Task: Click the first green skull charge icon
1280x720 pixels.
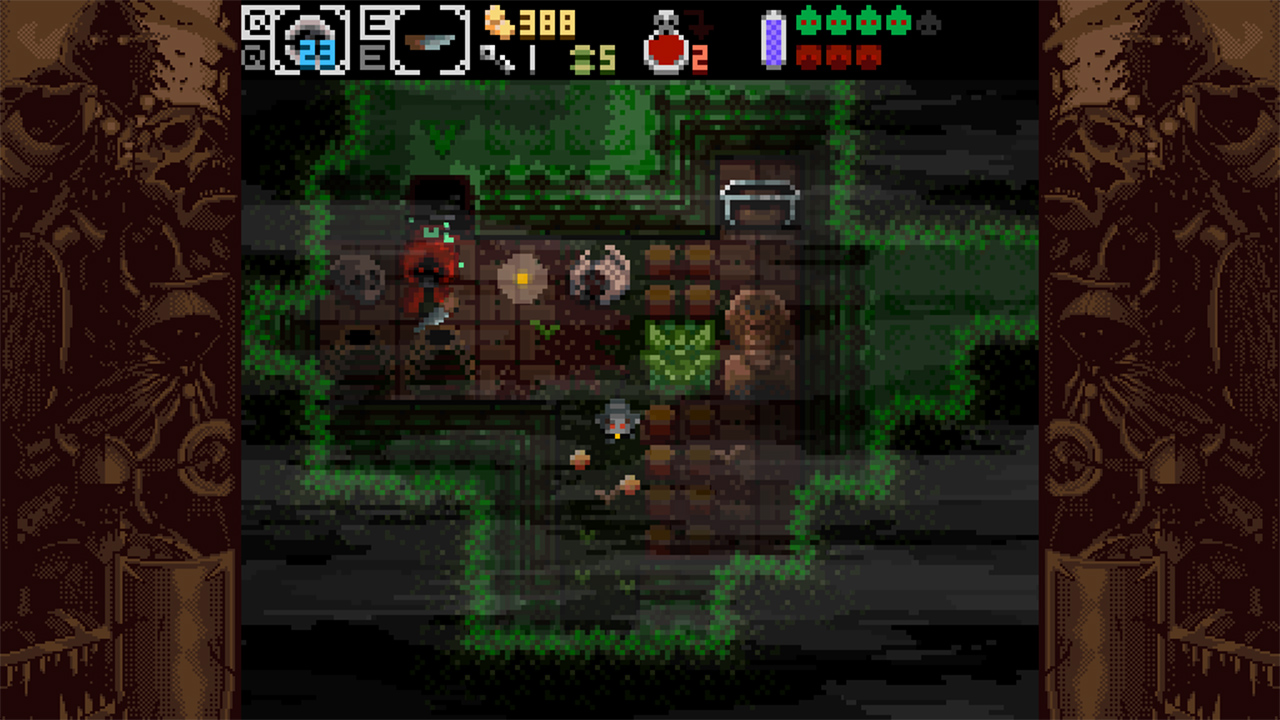Action: pos(811,23)
